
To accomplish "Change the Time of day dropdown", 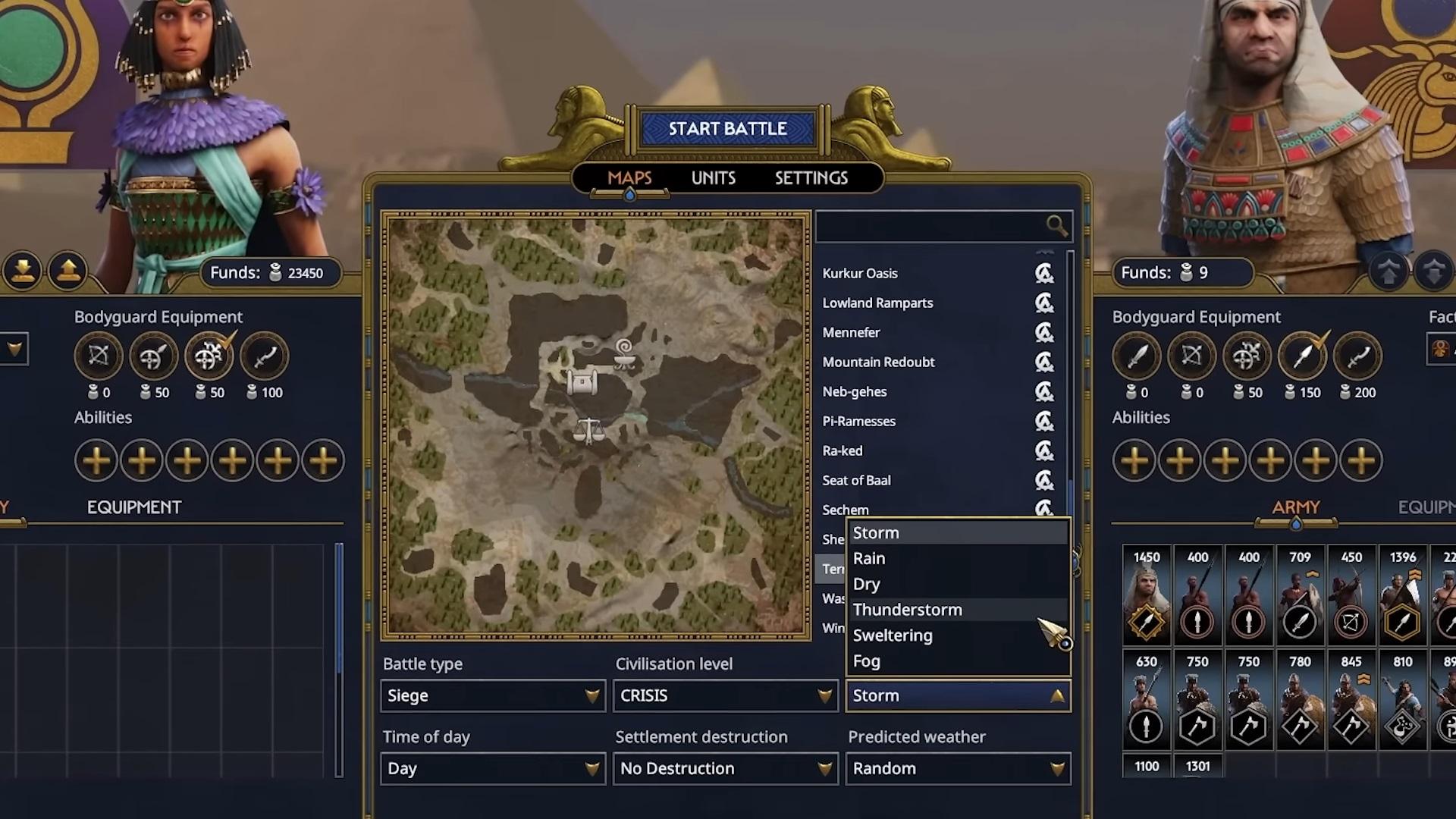I will [493, 768].
